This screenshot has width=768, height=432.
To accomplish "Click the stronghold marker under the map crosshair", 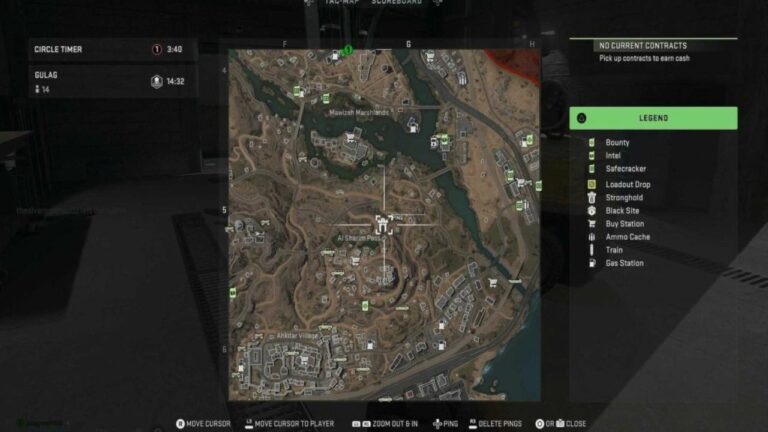I will (x=383, y=222).
